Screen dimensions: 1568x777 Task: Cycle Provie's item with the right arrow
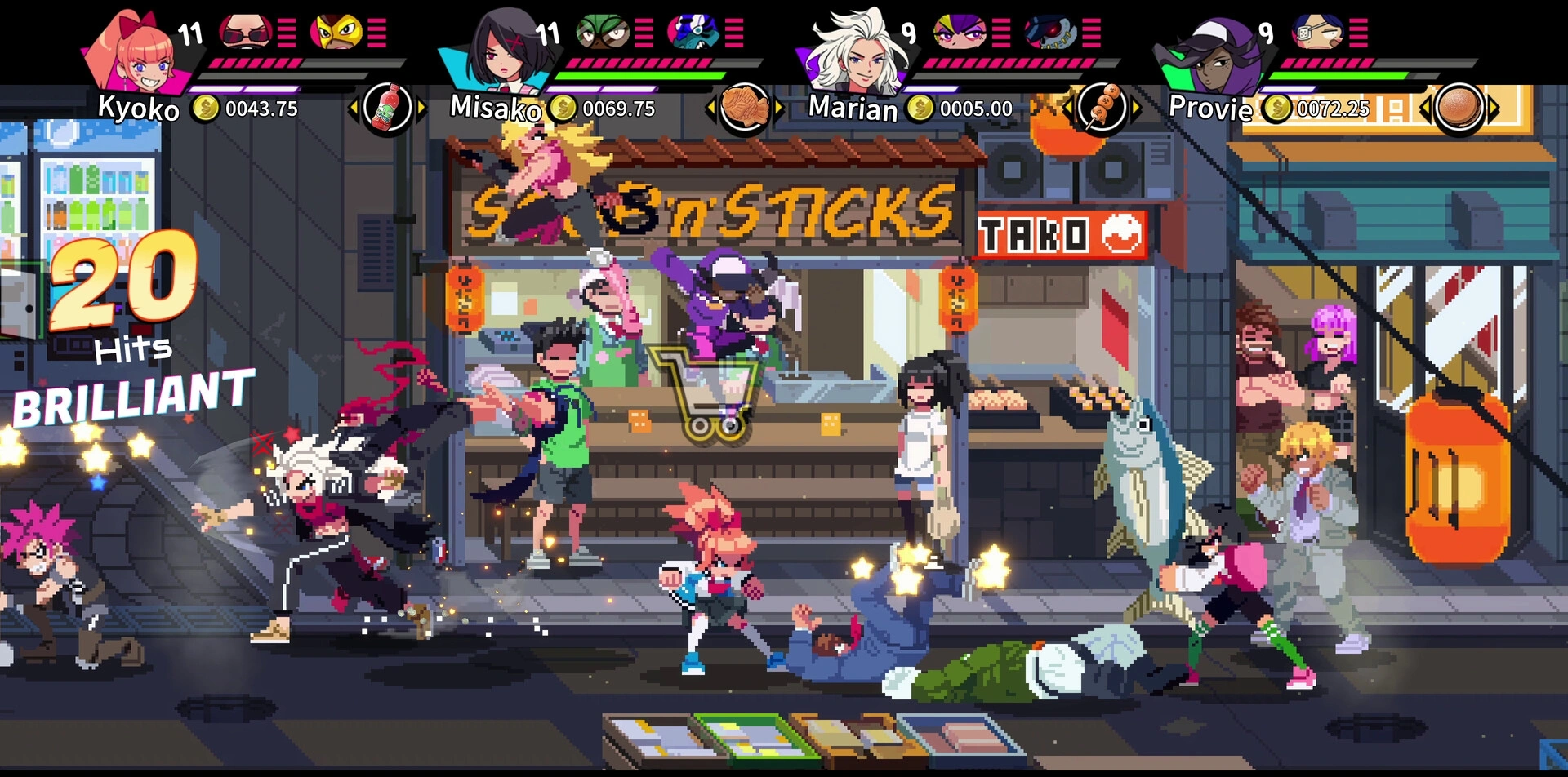(1494, 107)
